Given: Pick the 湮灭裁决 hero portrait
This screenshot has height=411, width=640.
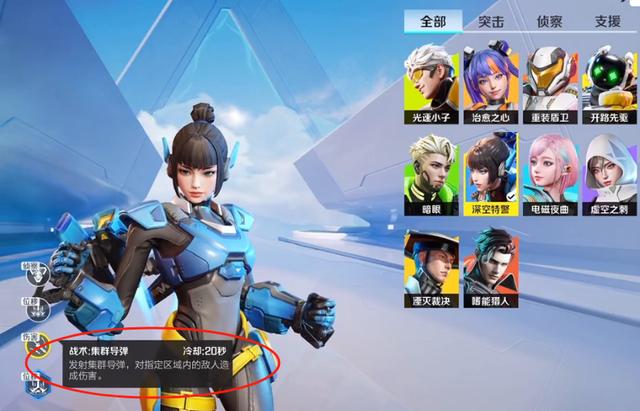Looking at the screenshot, I should [431, 267].
